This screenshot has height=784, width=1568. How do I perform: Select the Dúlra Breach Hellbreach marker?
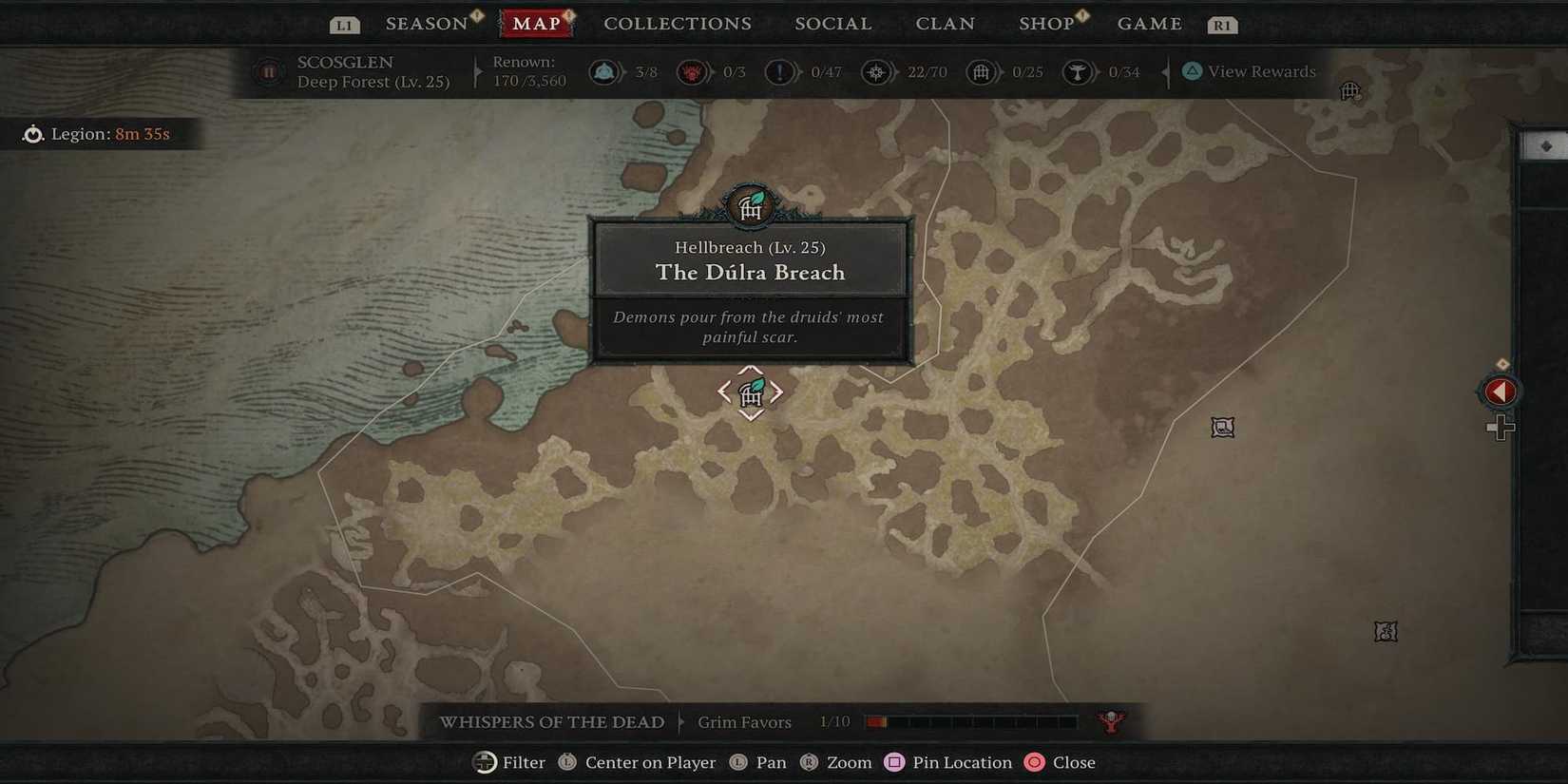(x=751, y=392)
